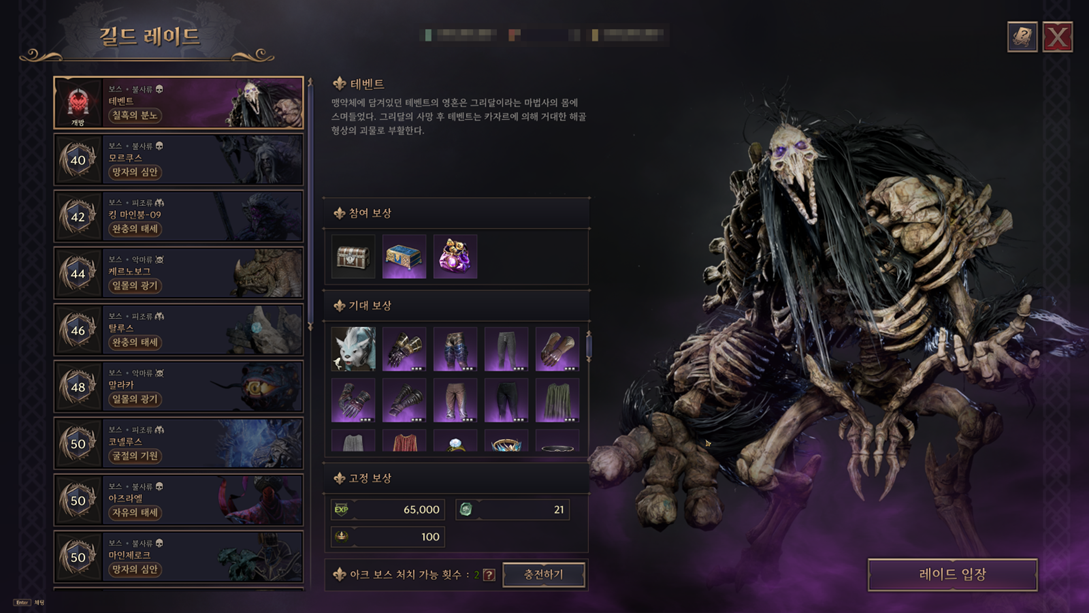Screen dimensions: 1089x613
Task: View the white wolf pet reward
Action: click(353, 349)
